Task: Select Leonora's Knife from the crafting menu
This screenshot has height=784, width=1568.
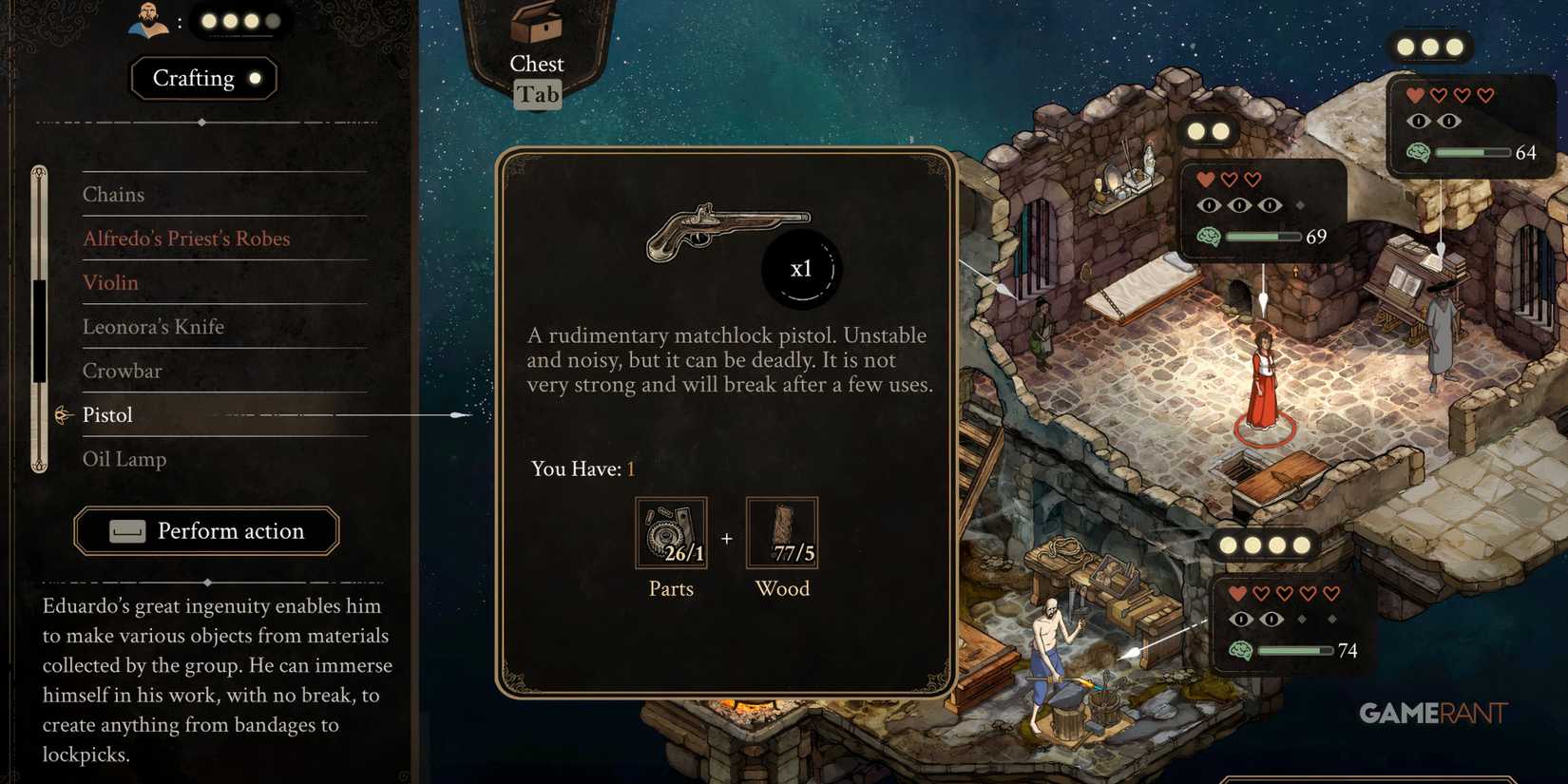Action: point(154,326)
